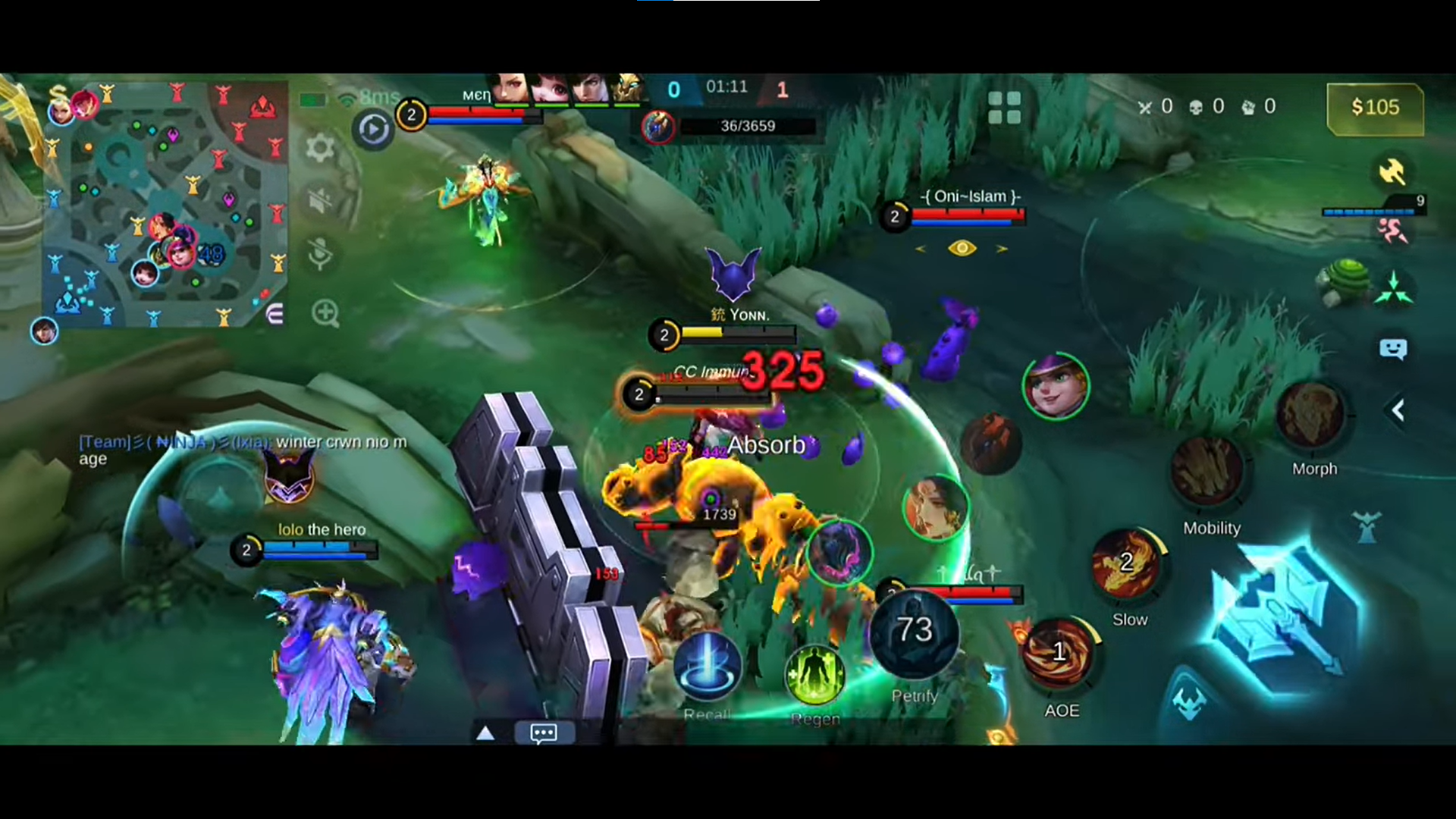The width and height of the screenshot is (1456, 819).
Task: Use the Regen ability
Action: click(x=814, y=674)
